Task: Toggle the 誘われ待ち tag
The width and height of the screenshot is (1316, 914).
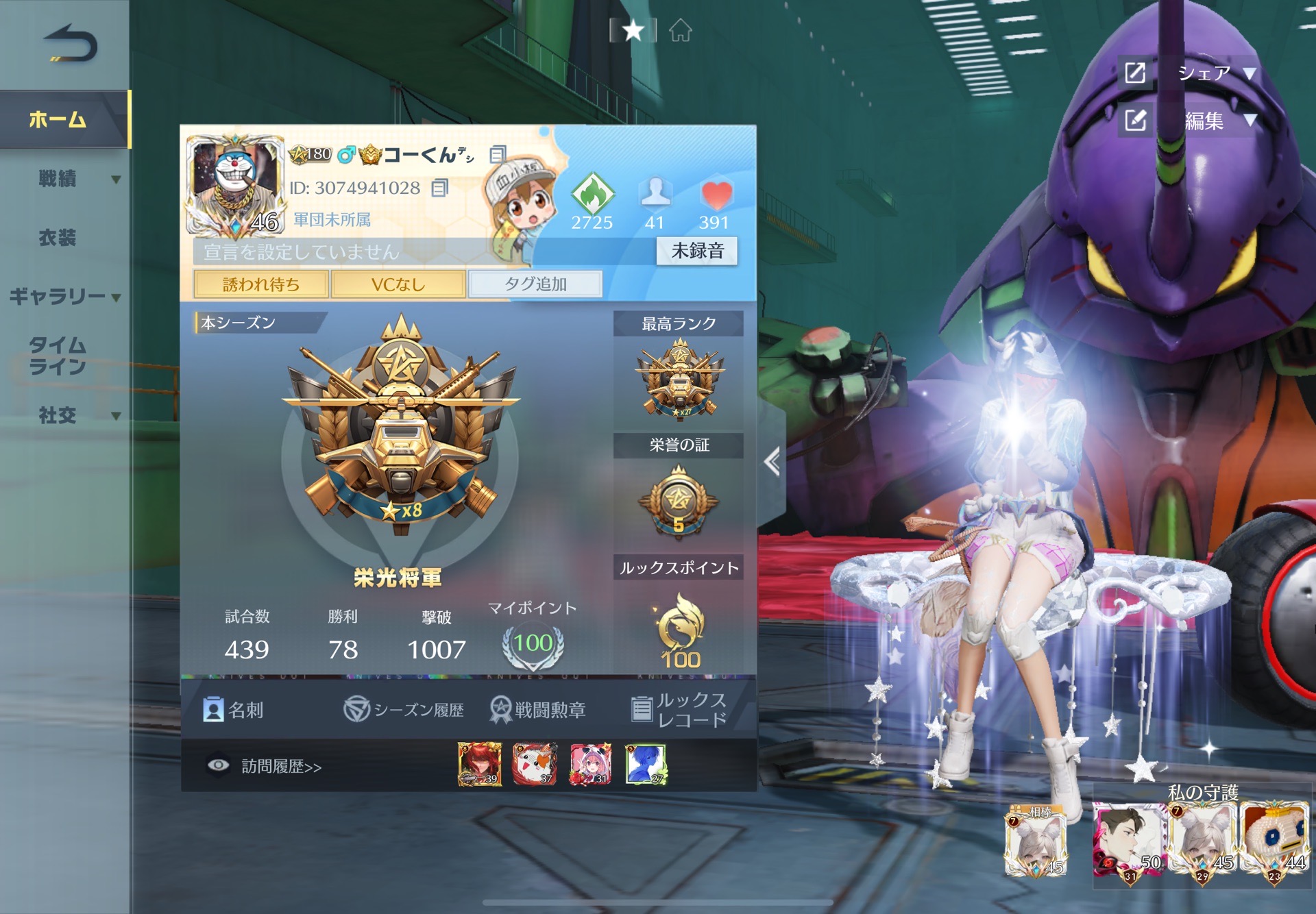Action: tap(261, 284)
